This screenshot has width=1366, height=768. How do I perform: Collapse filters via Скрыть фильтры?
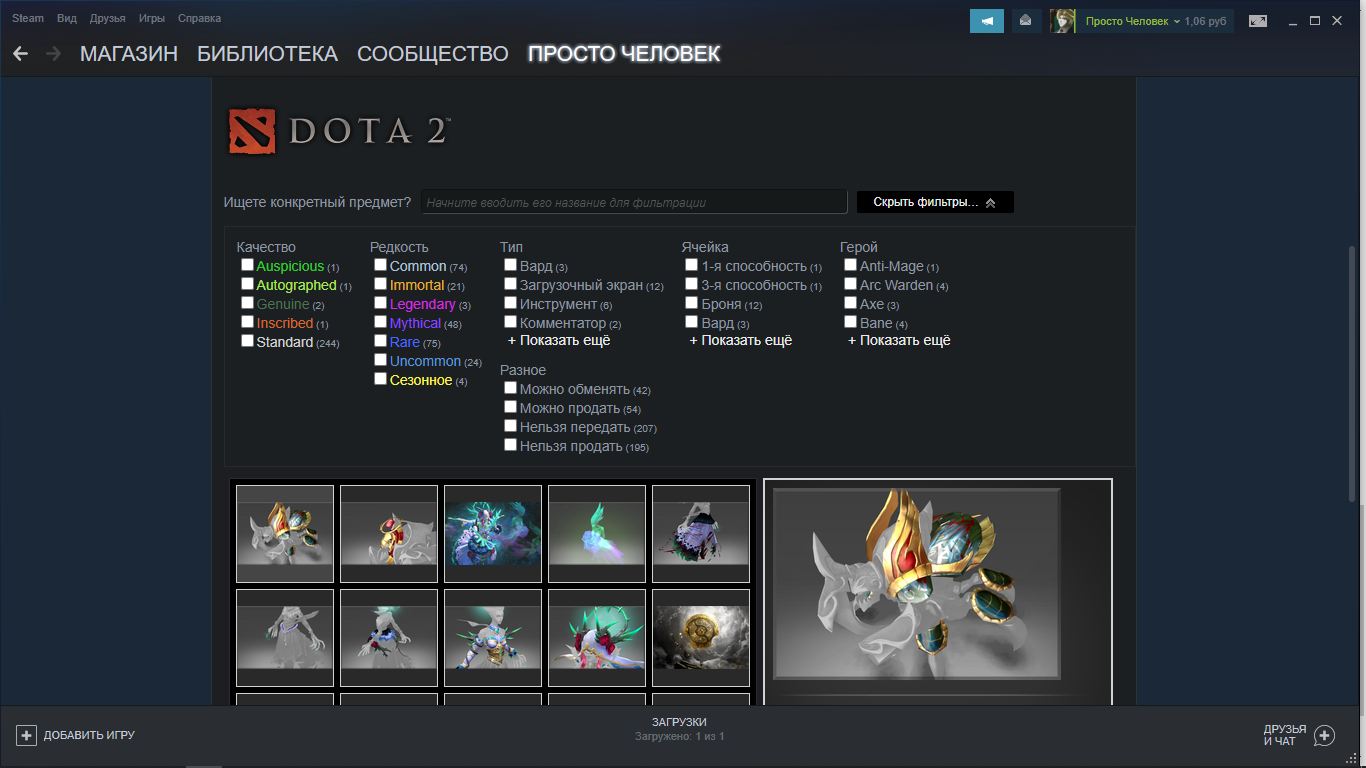pos(934,201)
